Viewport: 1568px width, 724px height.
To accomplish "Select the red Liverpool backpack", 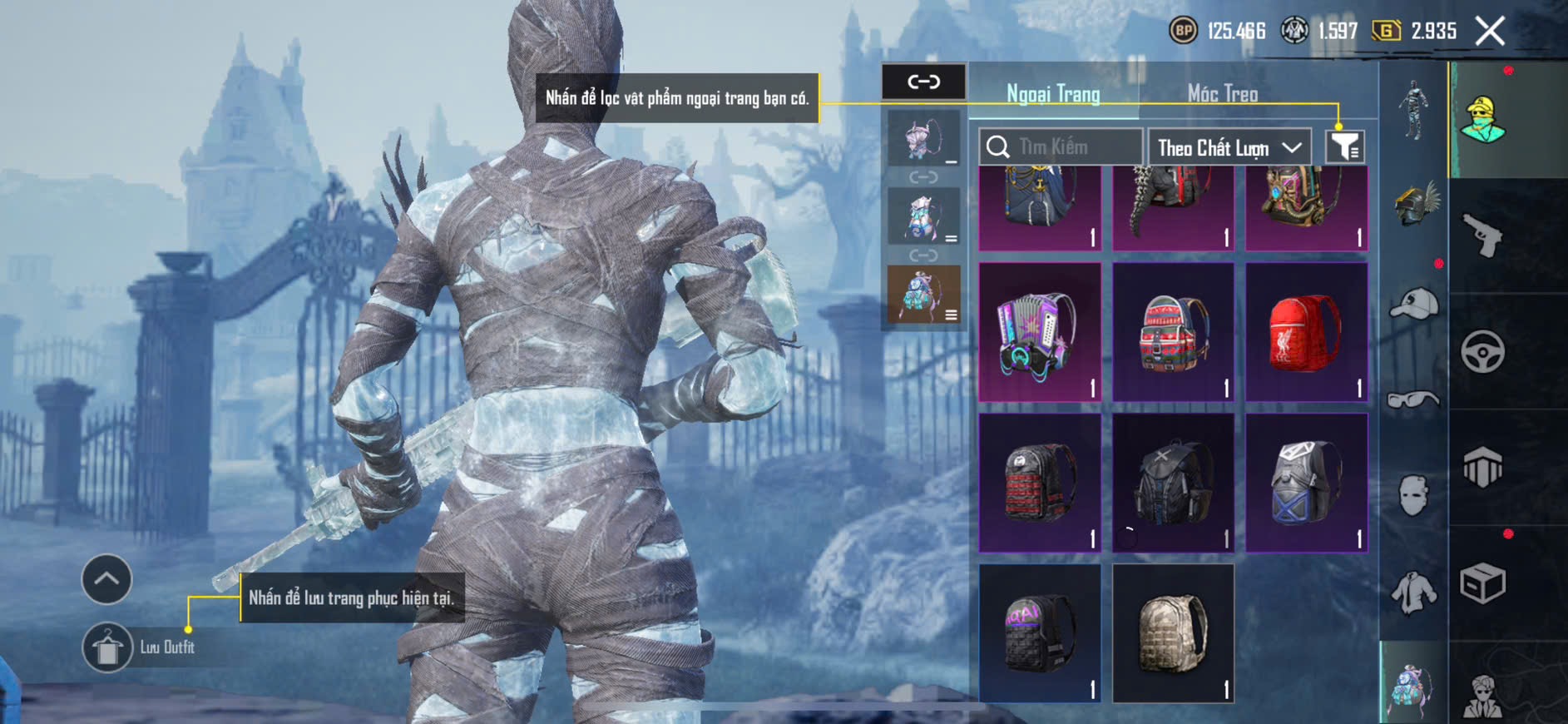I will (x=1306, y=333).
